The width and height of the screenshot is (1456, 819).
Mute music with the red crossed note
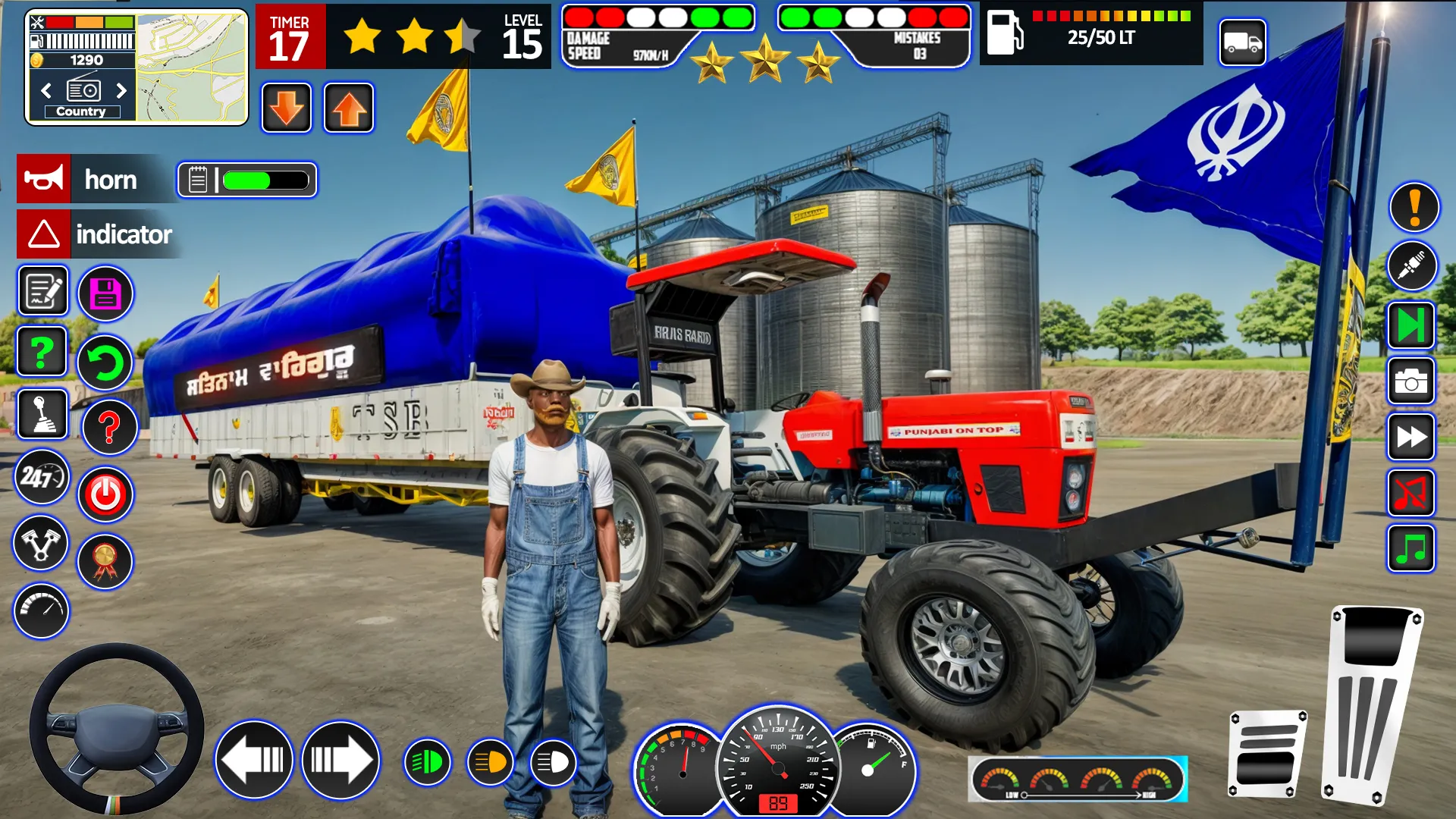click(x=1410, y=494)
